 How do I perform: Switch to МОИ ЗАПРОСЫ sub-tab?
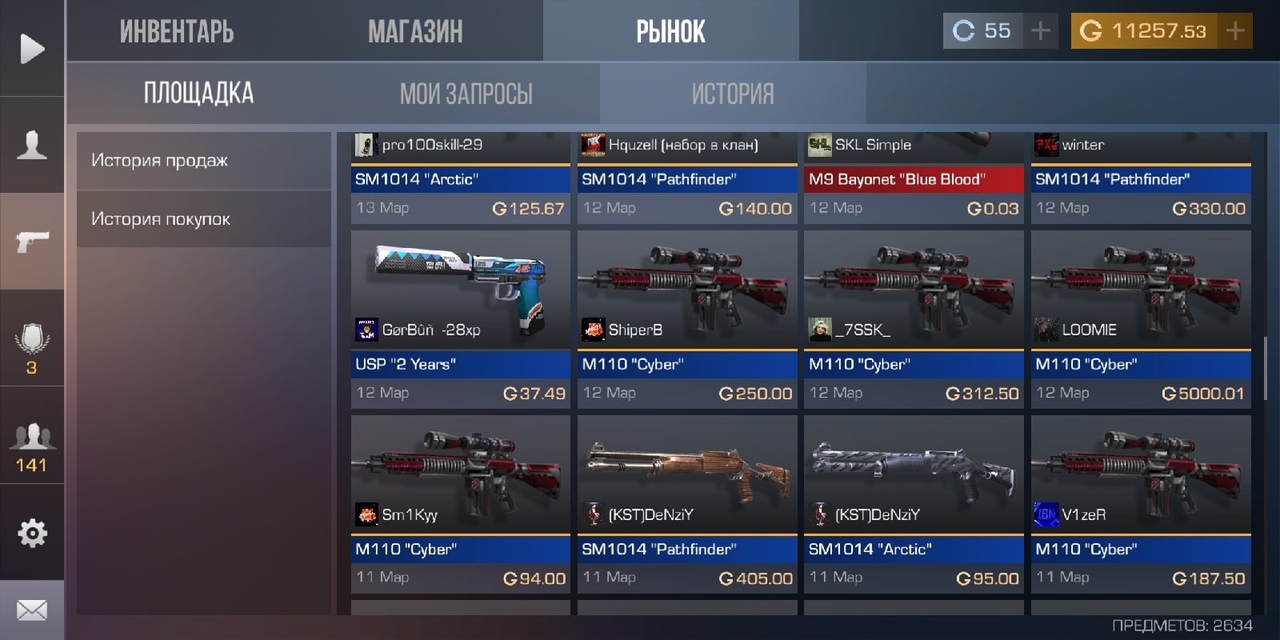click(x=466, y=94)
